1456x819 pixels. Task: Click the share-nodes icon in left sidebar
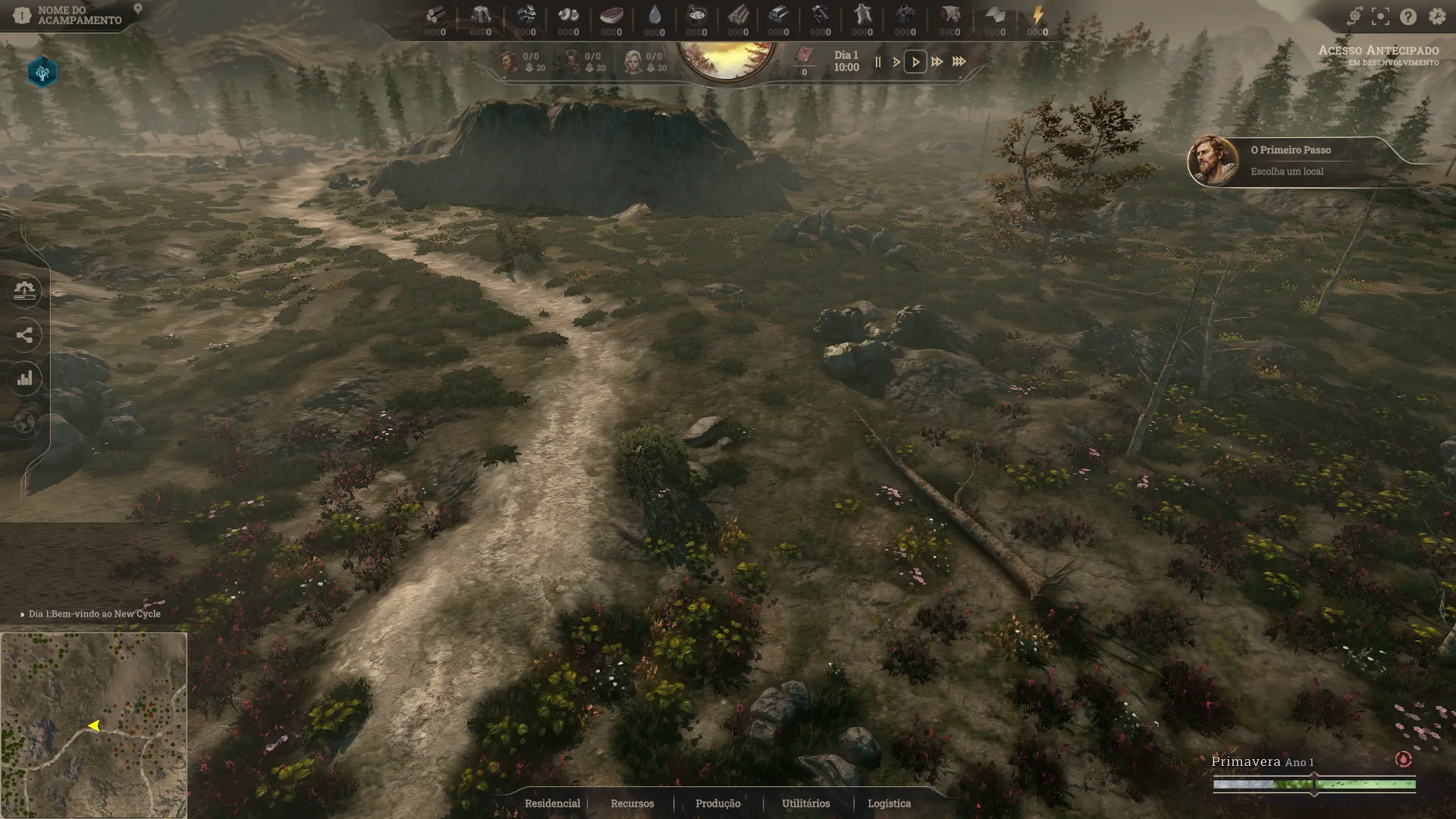(x=25, y=335)
